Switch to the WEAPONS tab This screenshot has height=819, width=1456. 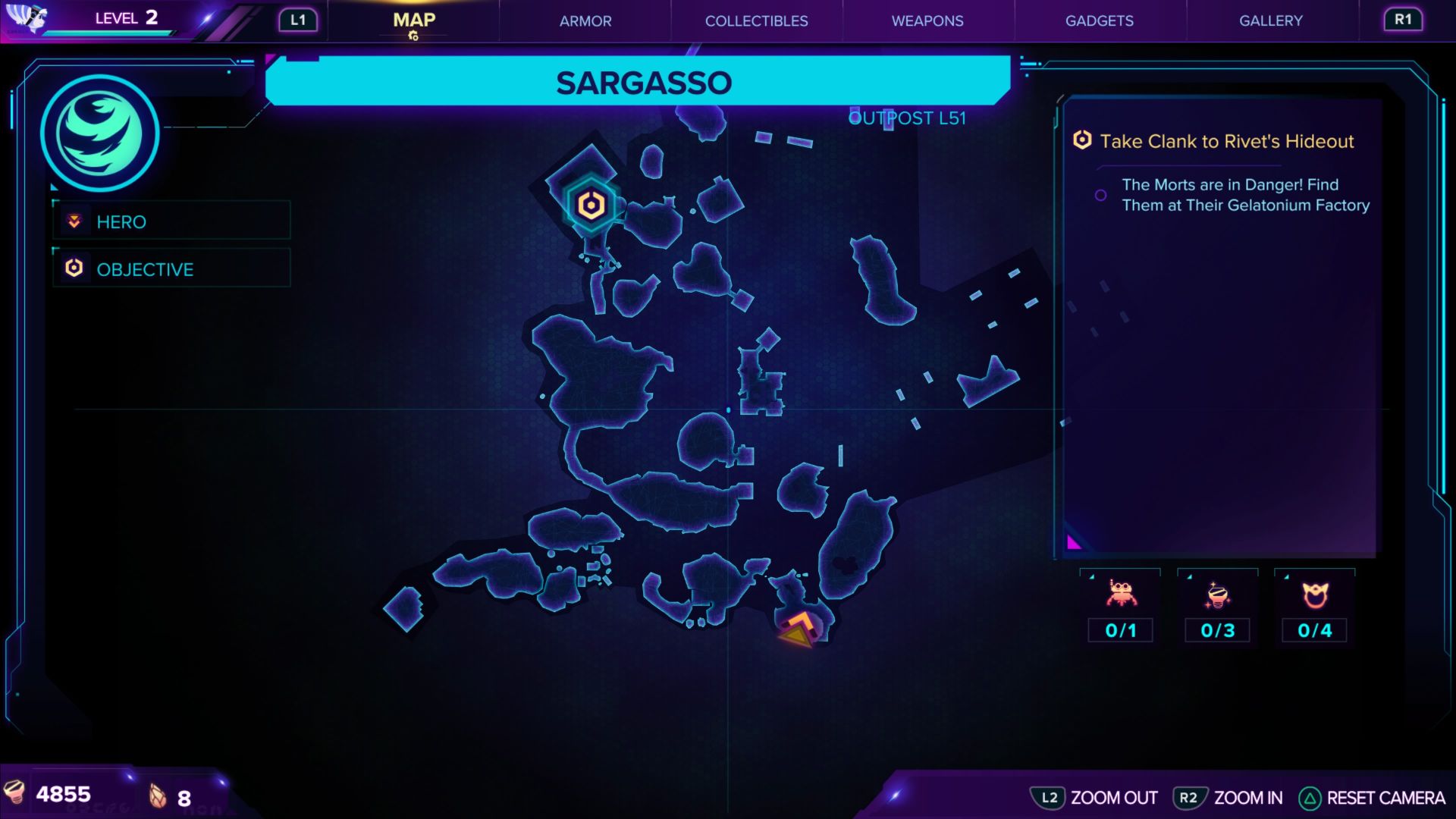tap(927, 20)
